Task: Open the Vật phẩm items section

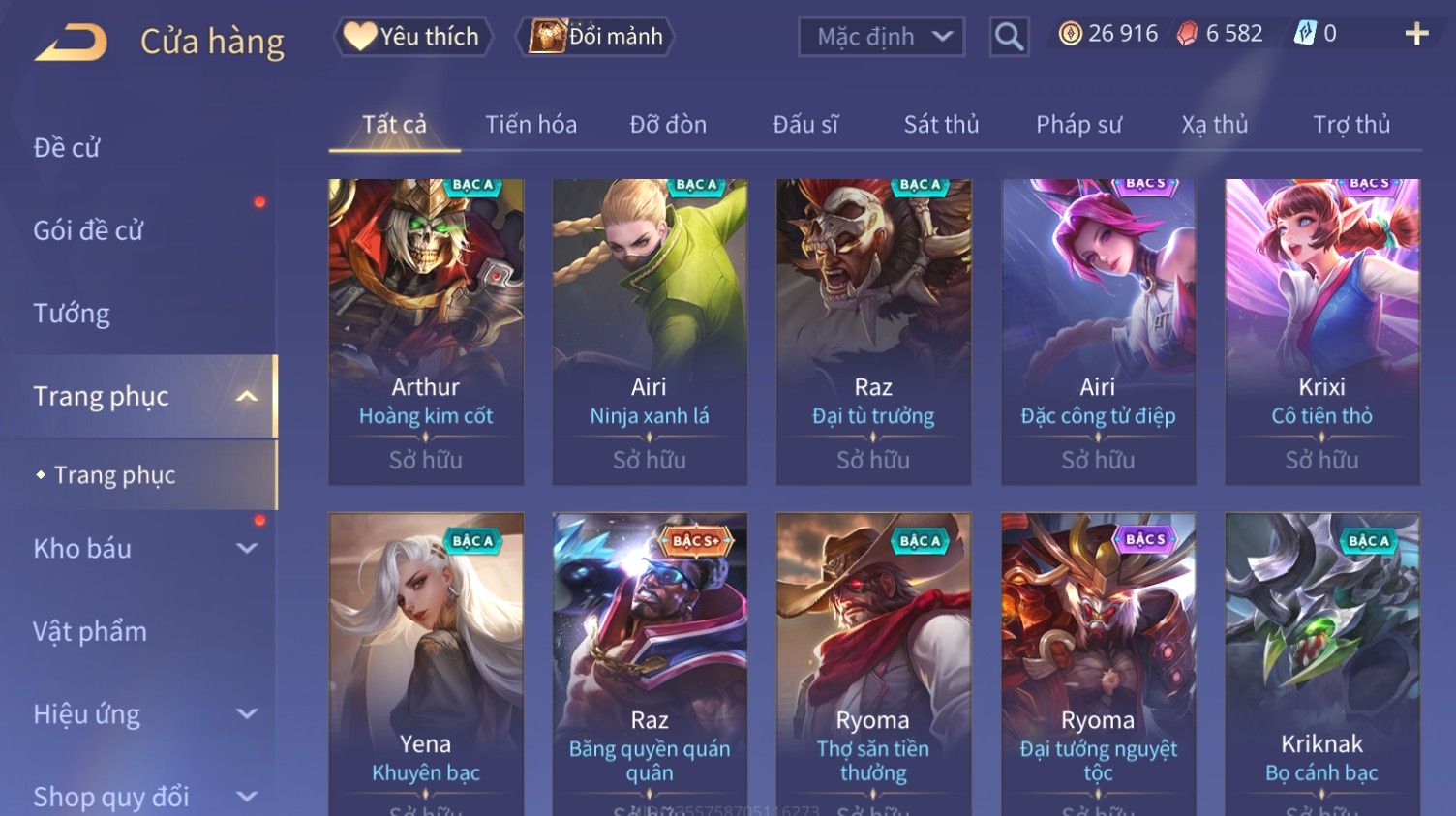Action: (x=90, y=631)
